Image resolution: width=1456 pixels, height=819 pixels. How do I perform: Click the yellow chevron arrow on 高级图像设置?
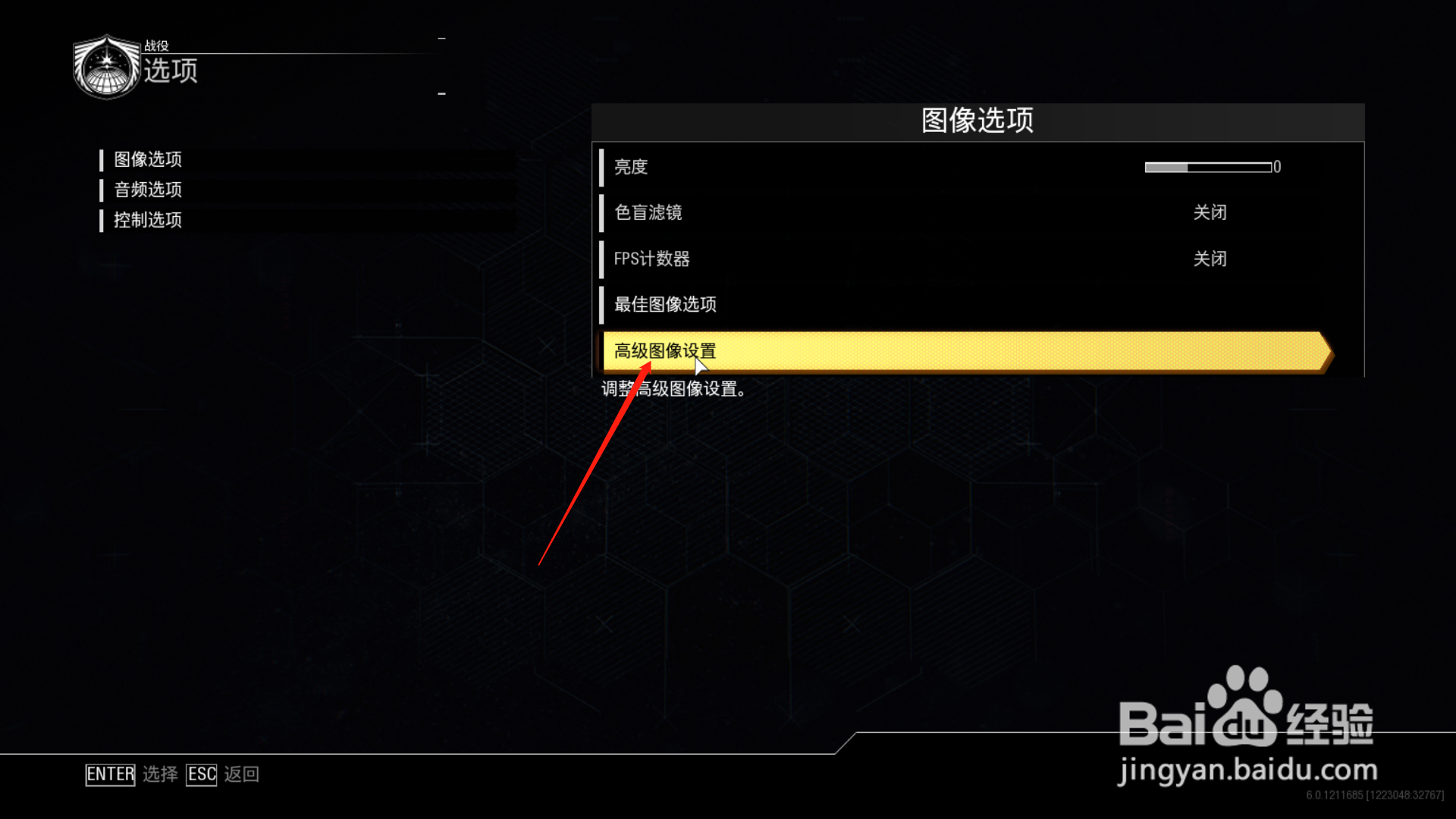(1323, 352)
